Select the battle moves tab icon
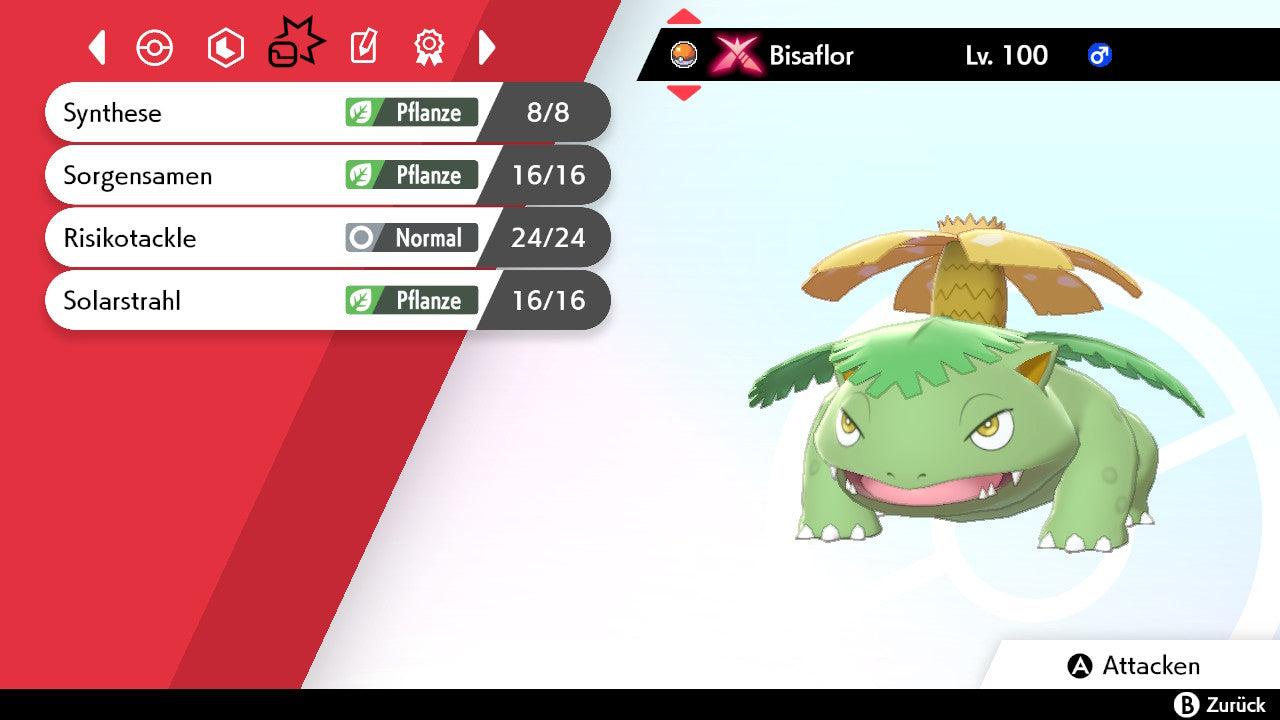This screenshot has width=1280, height=720. click(295, 45)
